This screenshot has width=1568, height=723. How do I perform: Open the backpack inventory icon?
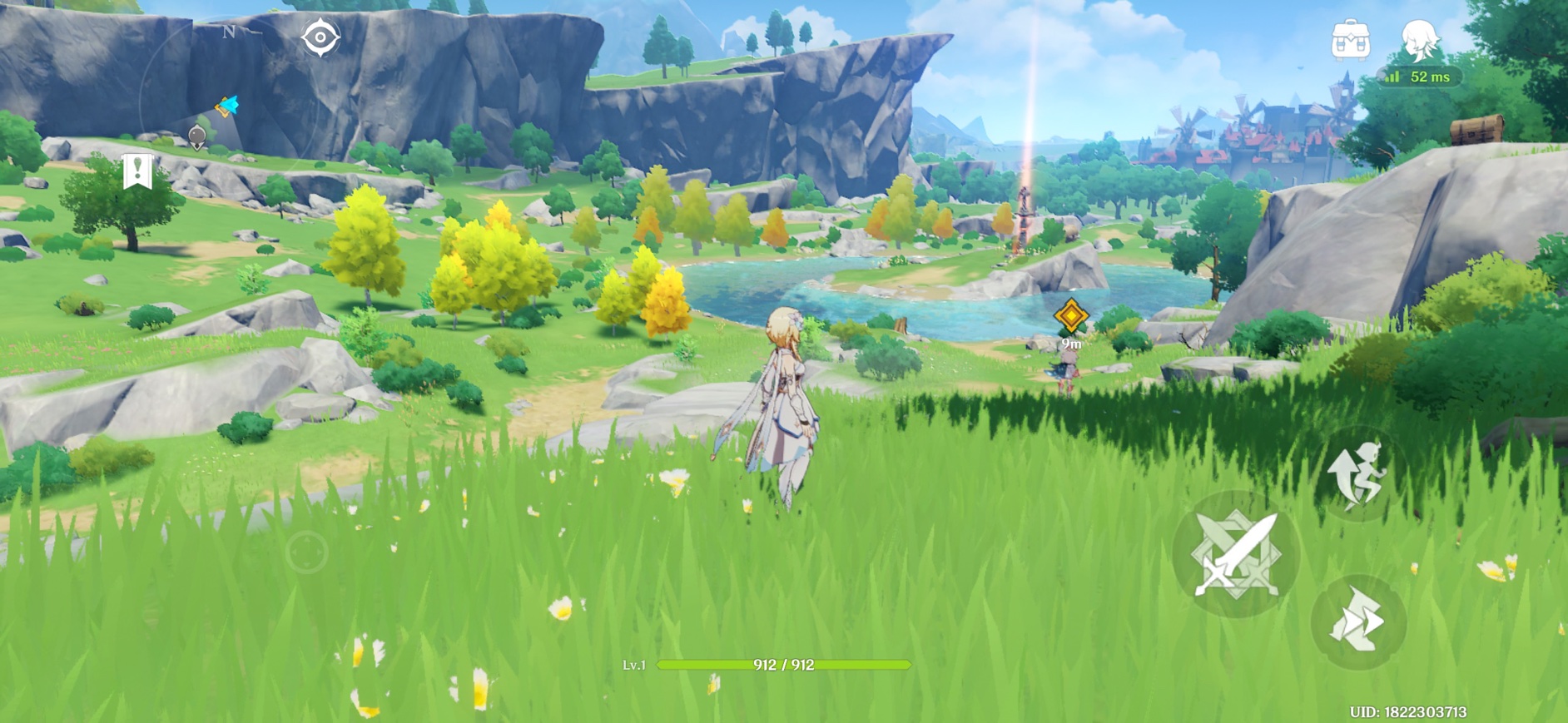(x=1350, y=39)
